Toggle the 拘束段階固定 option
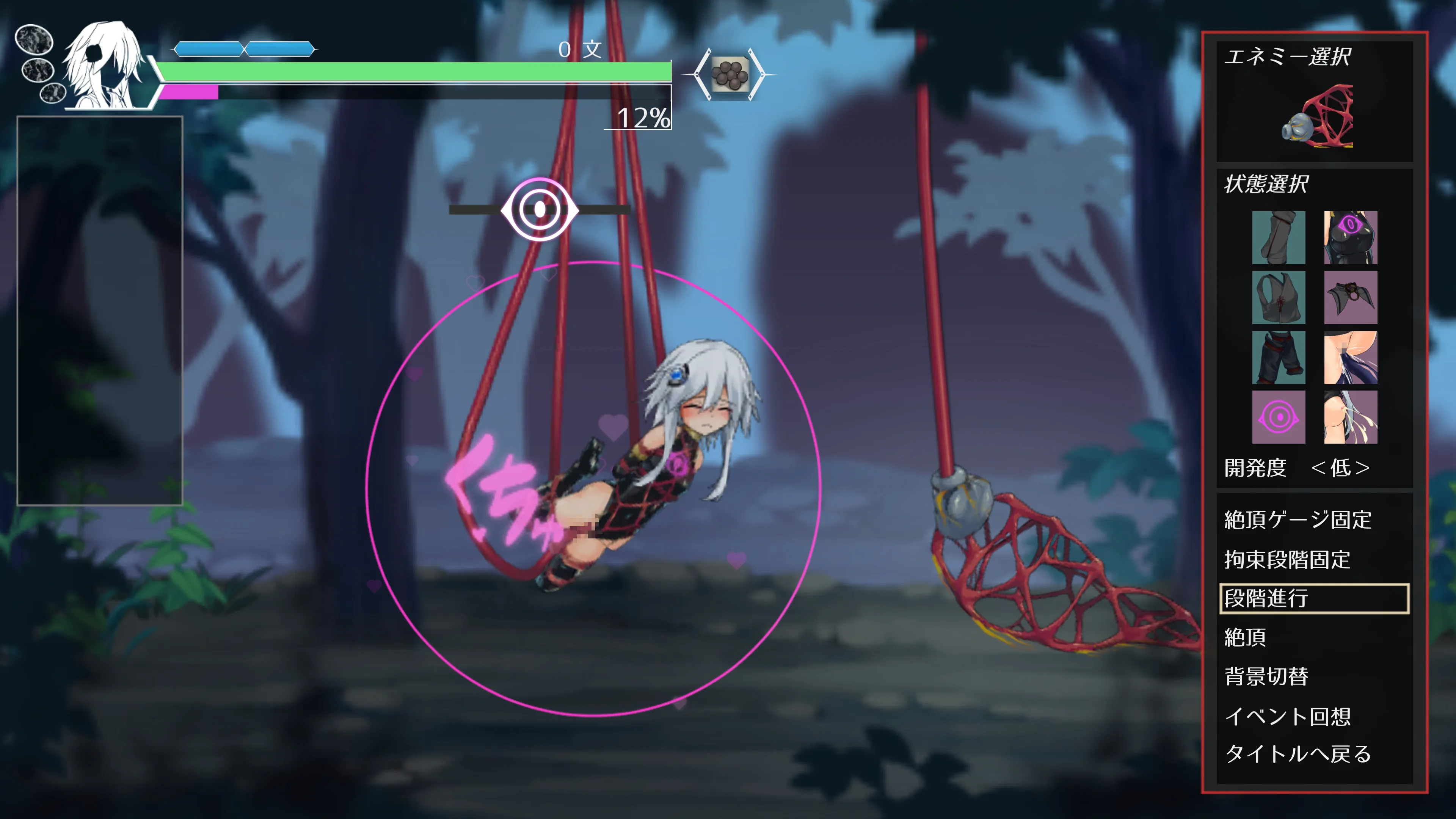 [1287, 560]
